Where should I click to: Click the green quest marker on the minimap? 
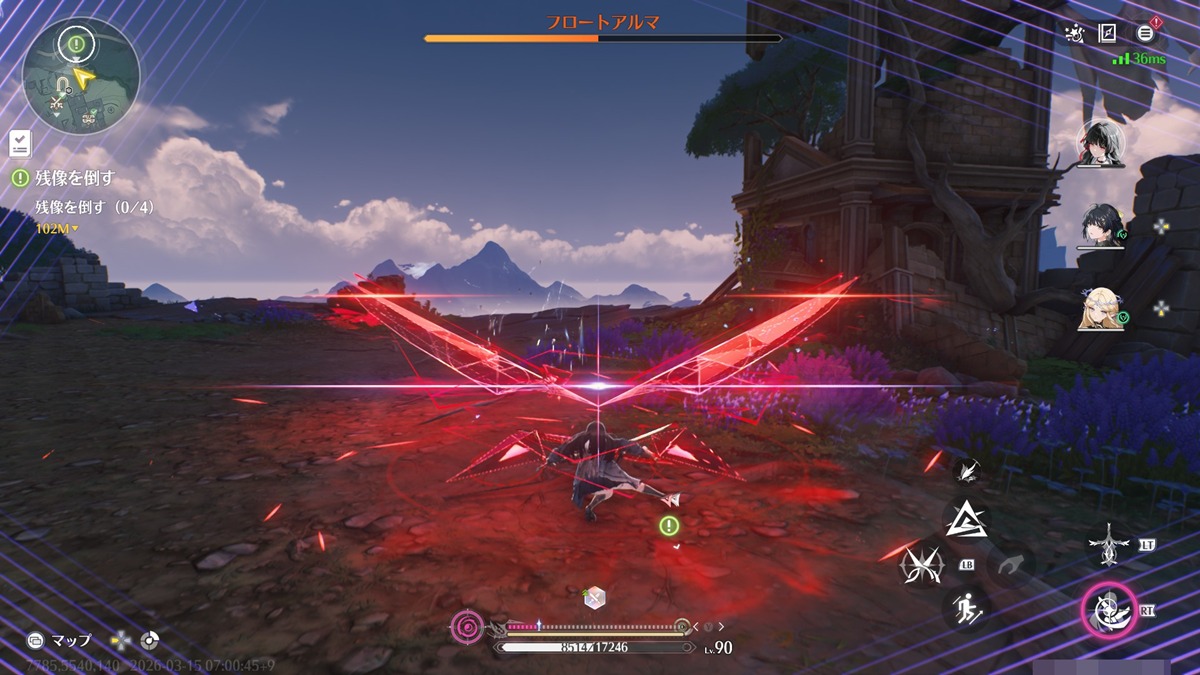pos(76,43)
